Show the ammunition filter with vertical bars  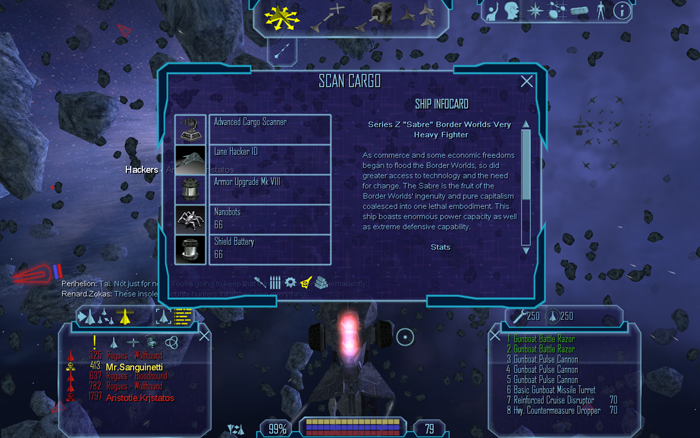[274, 283]
